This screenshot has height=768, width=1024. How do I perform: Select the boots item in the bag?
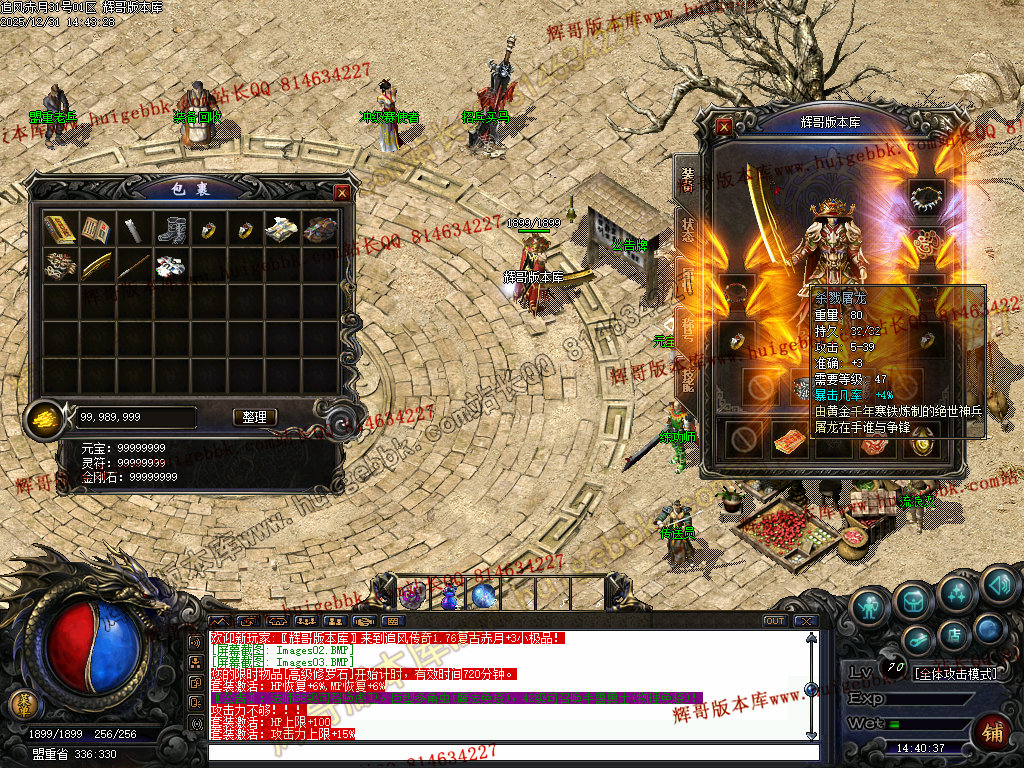coord(171,230)
